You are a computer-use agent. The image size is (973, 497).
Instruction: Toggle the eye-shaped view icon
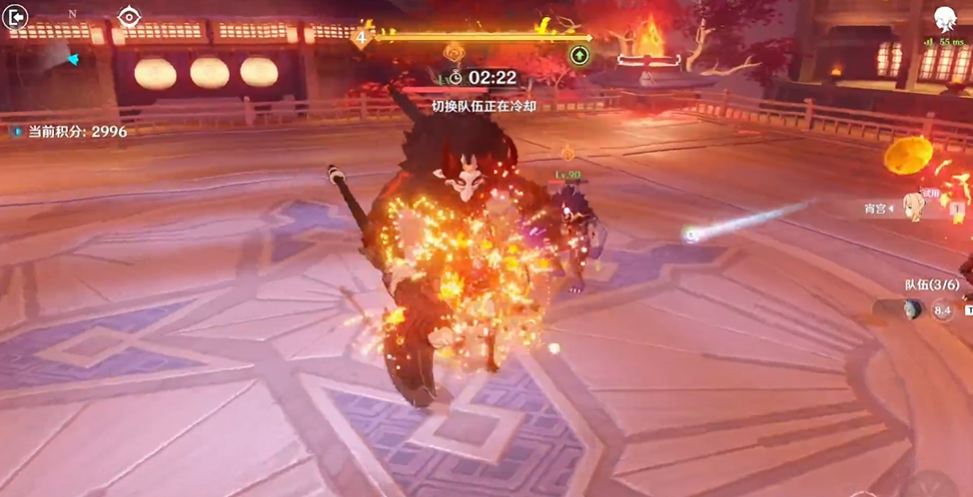[x=129, y=17]
